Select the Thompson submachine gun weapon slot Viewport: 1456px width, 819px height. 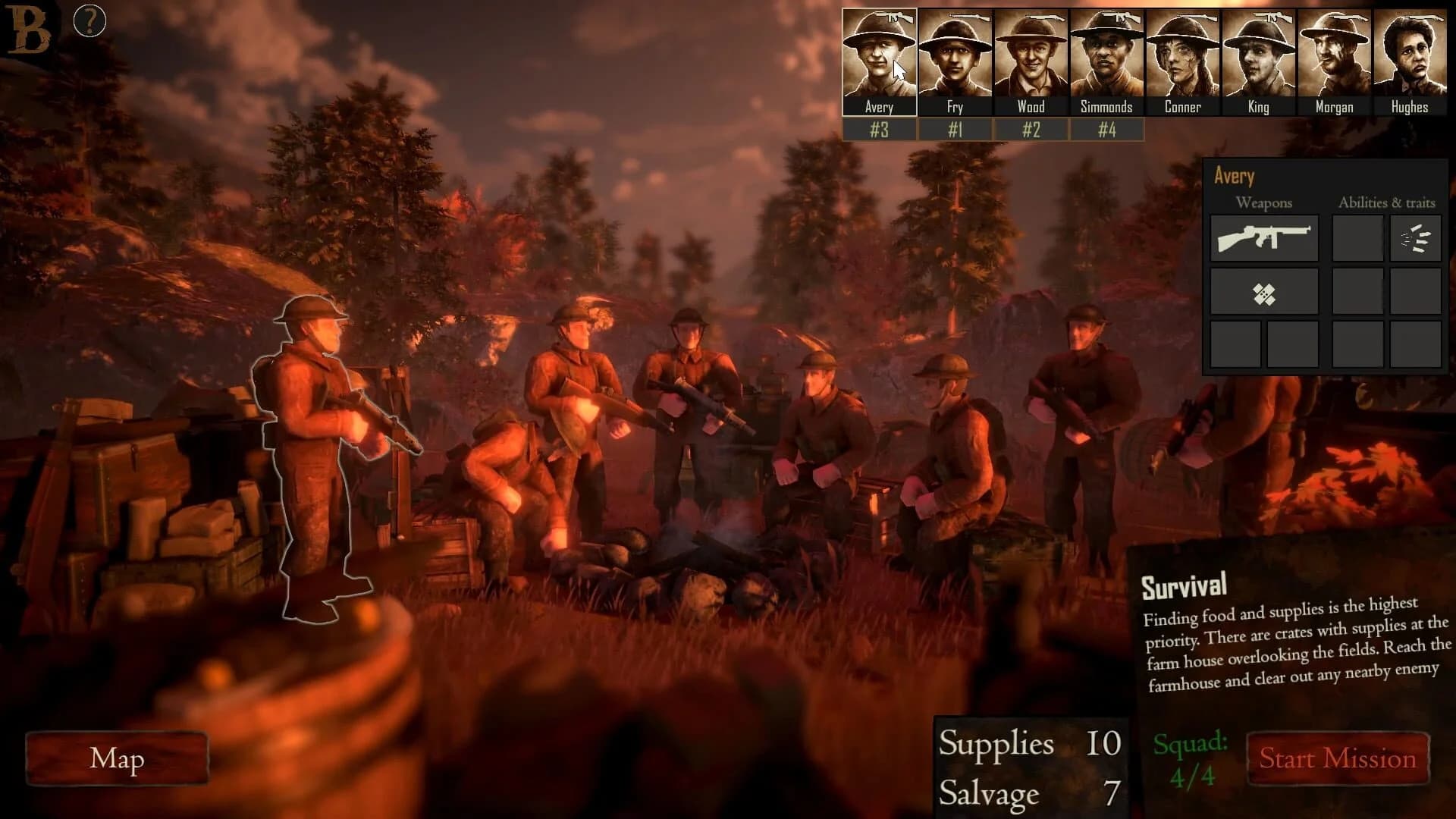click(1265, 237)
